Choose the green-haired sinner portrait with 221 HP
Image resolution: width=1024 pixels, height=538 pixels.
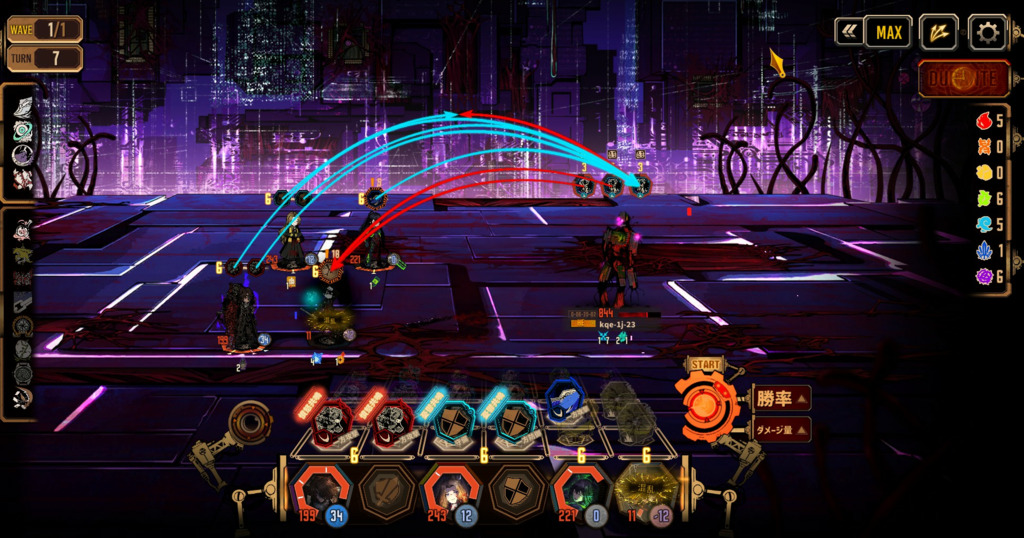[x=580, y=492]
